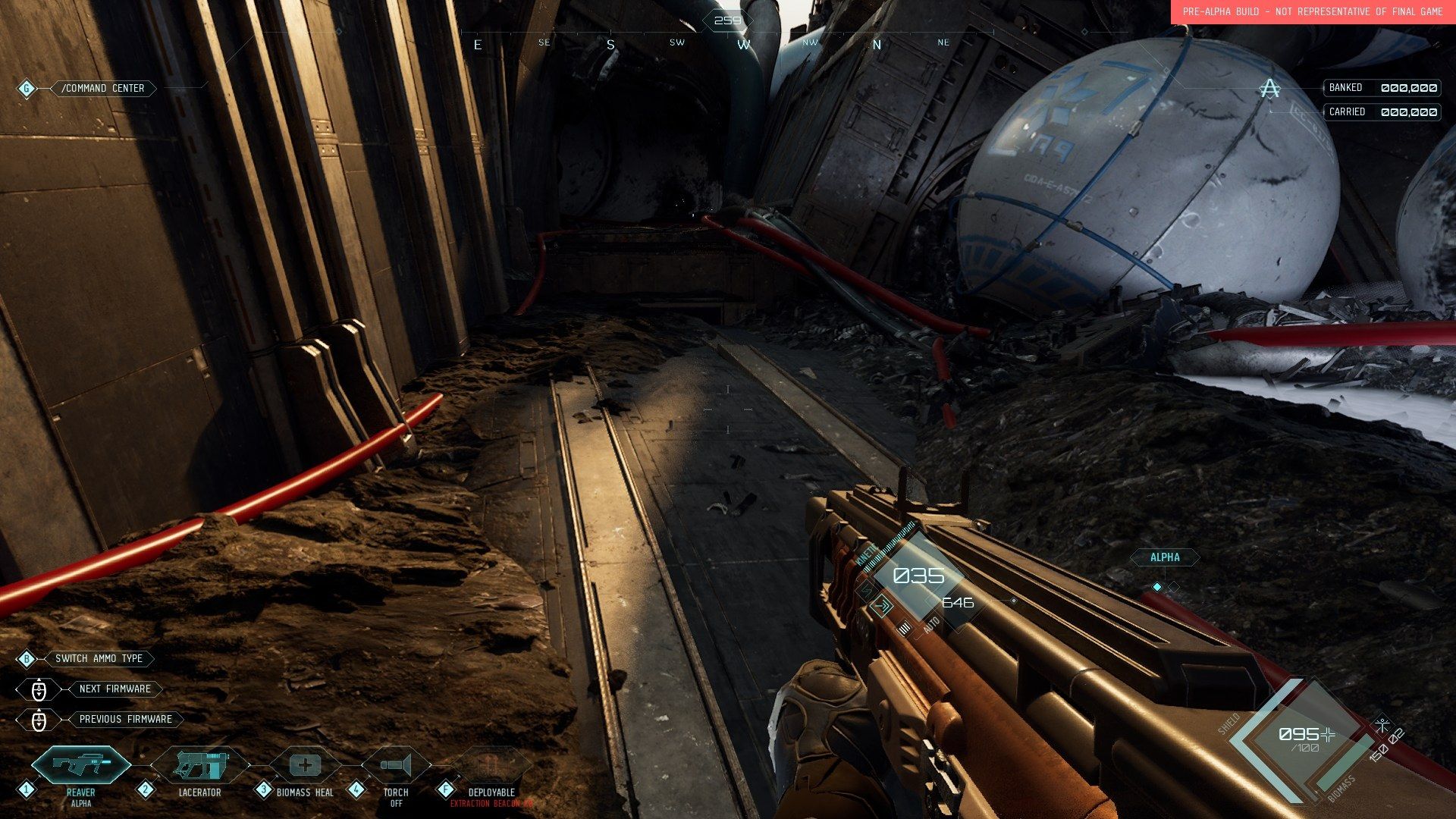
Task: Use the Biomass Heal slot
Action: point(304,764)
